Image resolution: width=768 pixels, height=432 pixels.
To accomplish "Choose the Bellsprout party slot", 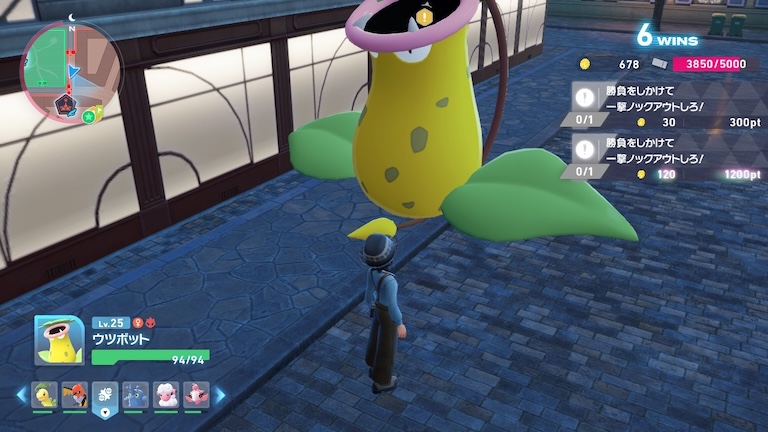I will pos(44,394).
